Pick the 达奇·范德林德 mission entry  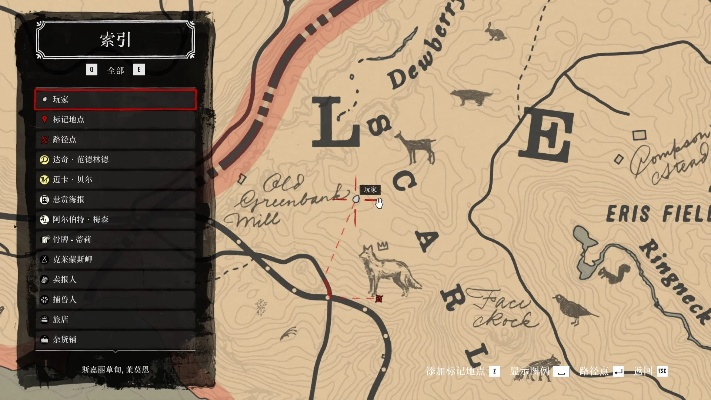coord(114,159)
